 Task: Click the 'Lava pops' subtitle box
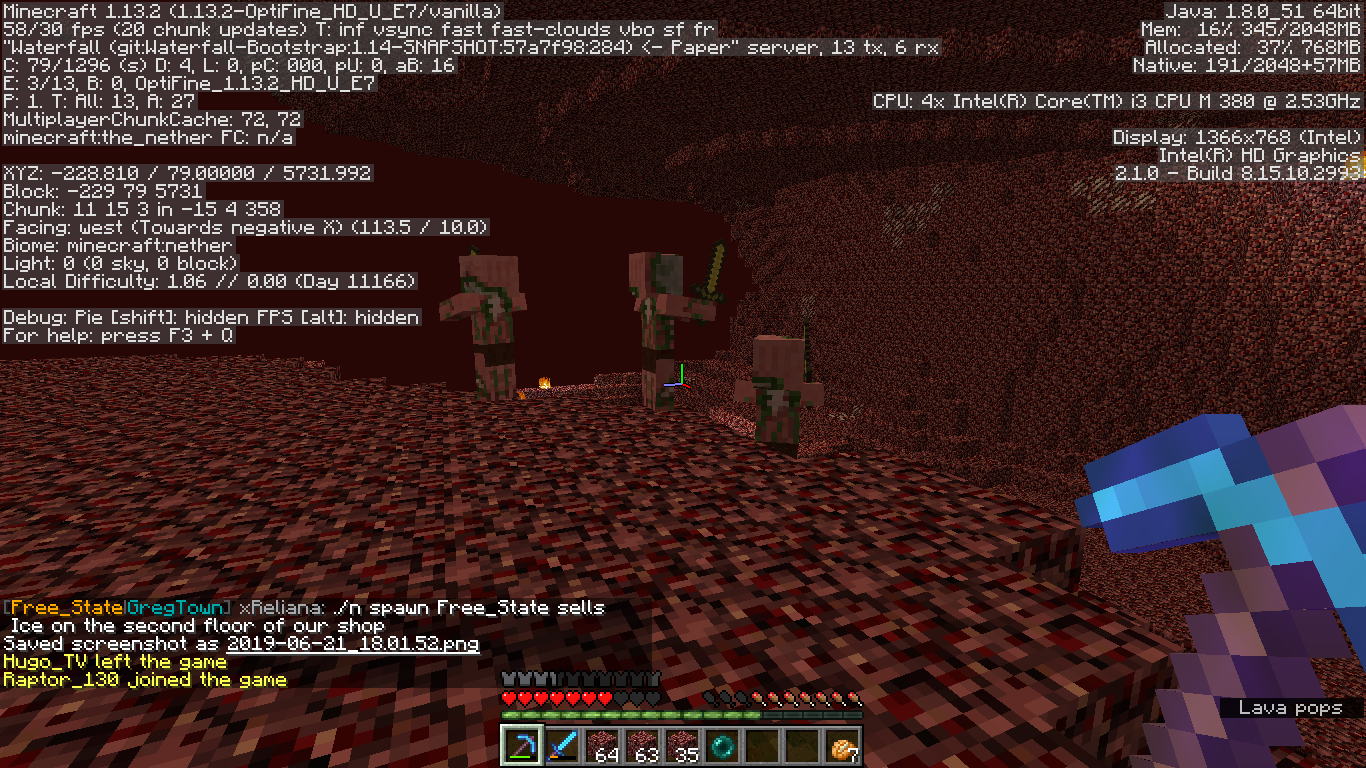coord(1290,708)
